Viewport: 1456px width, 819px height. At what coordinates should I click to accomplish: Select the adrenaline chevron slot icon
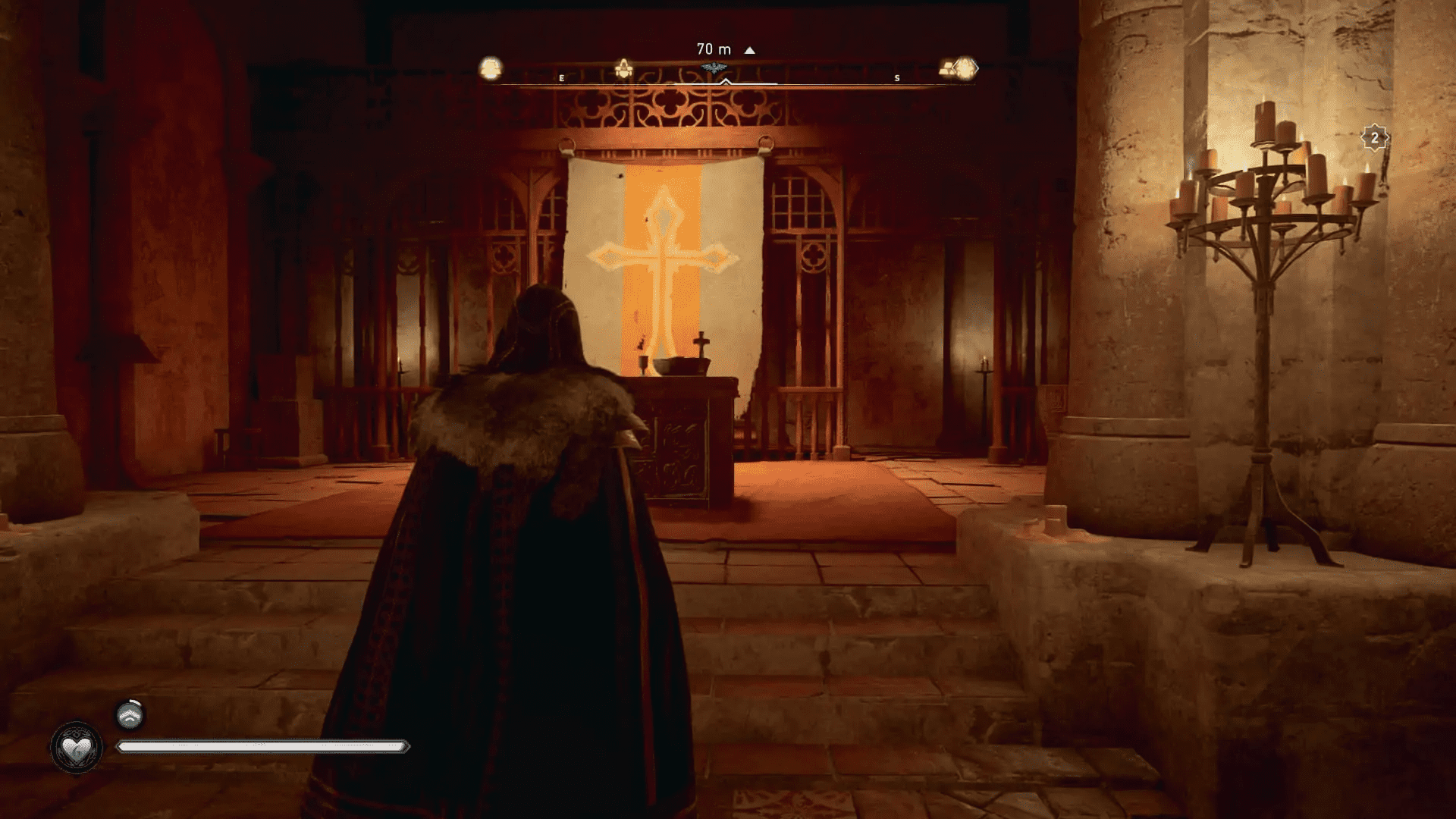click(x=127, y=715)
